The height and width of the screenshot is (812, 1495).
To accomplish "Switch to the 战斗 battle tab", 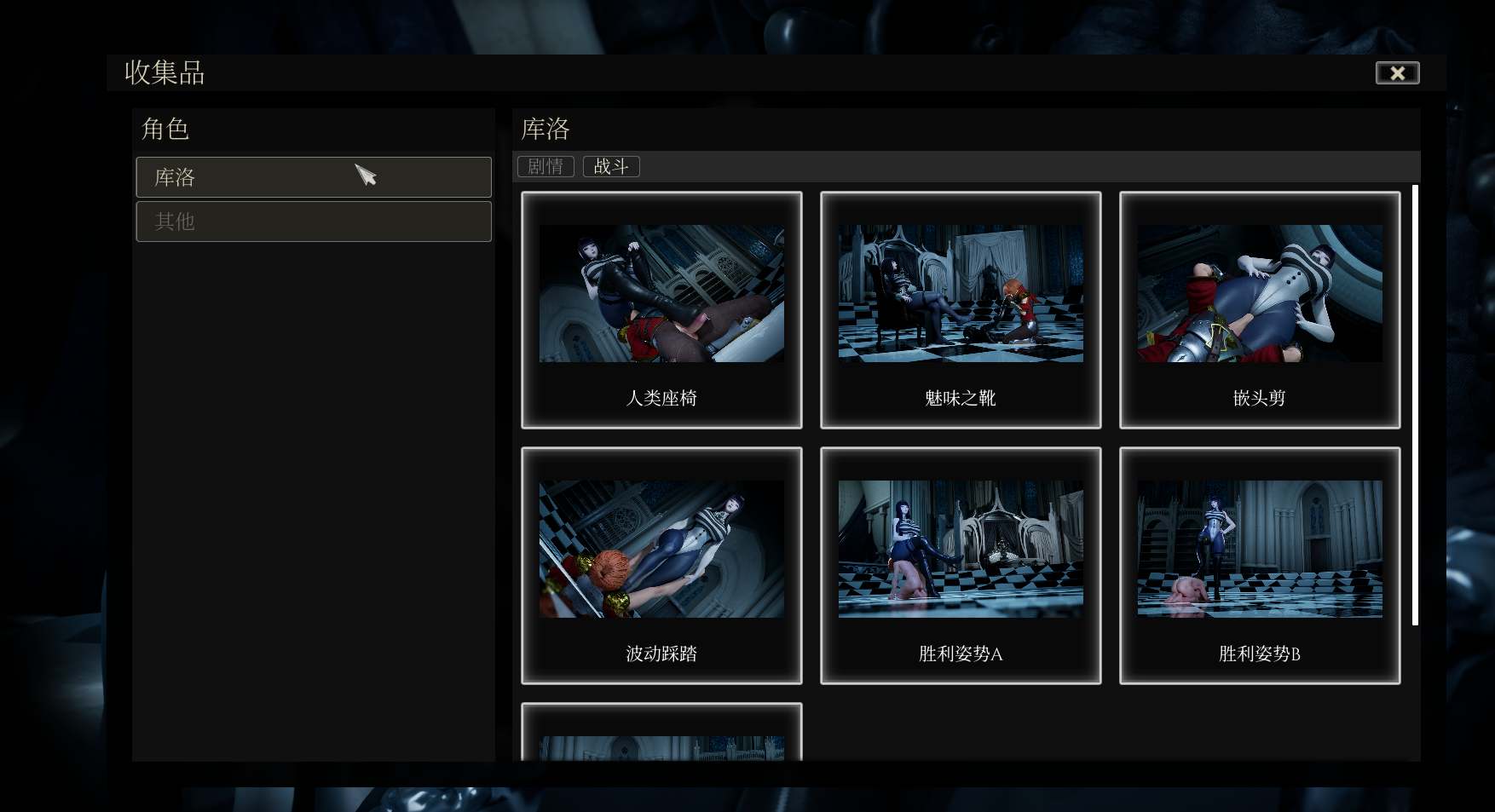I will (x=611, y=166).
